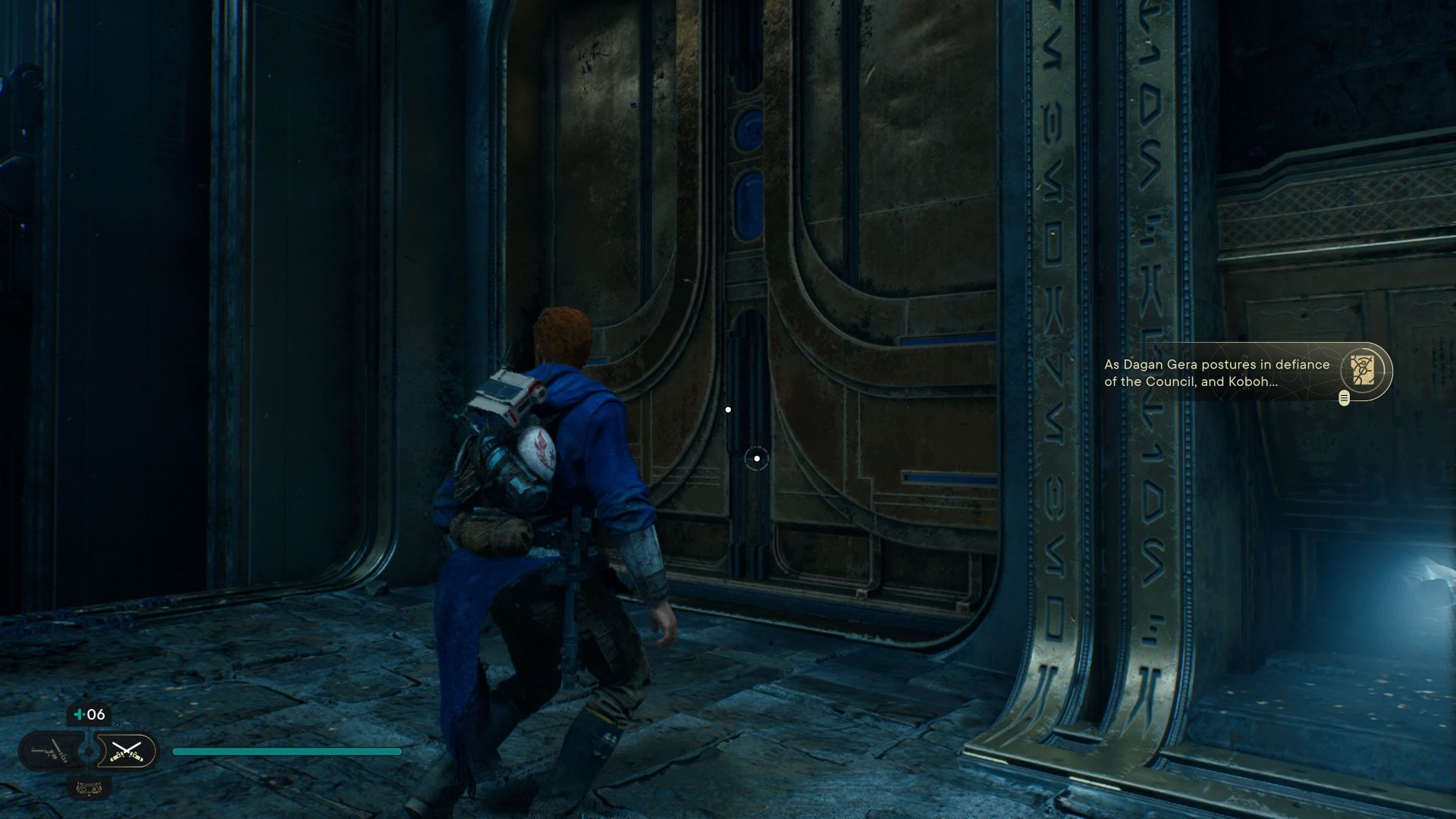The image size is (1456, 819).
Task: Toggle to the blaster stance loadout
Action: pos(52,751)
